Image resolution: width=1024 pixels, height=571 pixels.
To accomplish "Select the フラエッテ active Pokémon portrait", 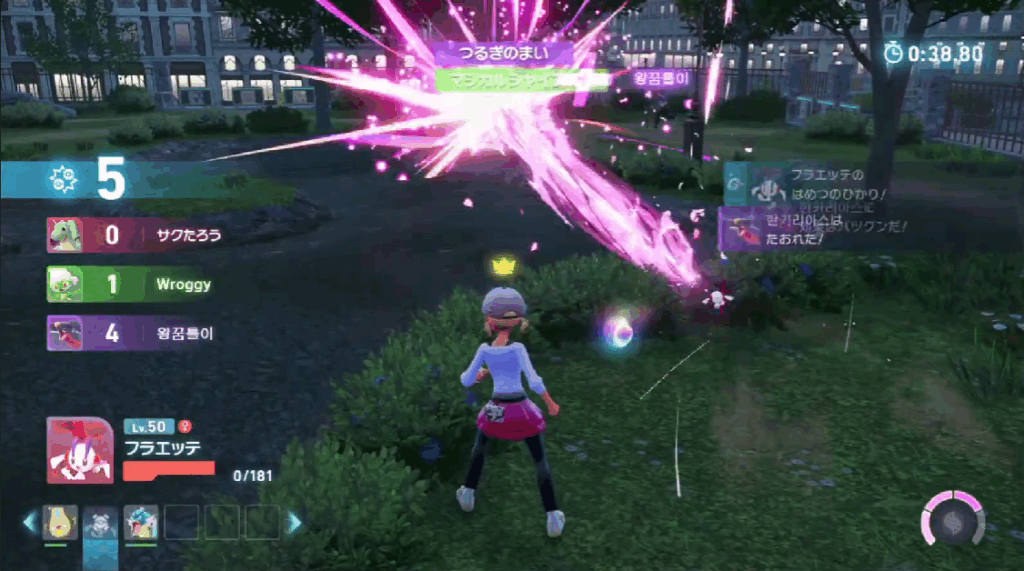I will coord(79,450).
